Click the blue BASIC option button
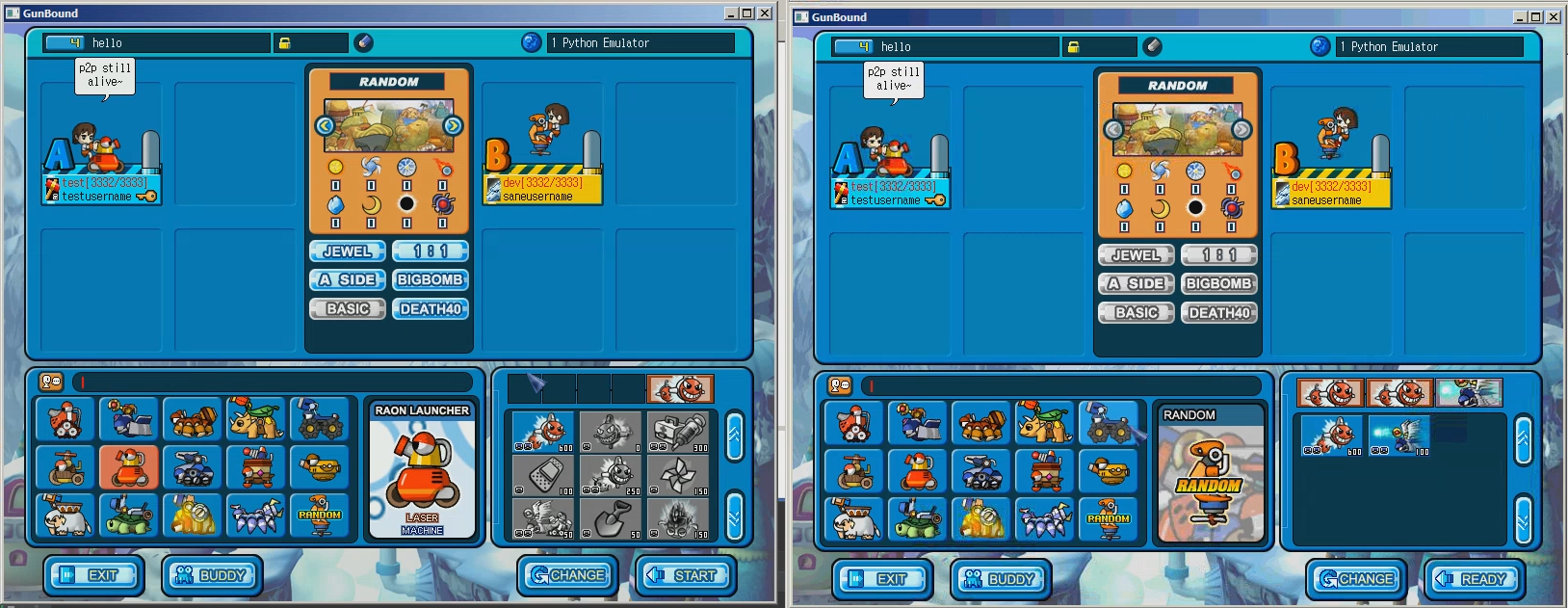 347,309
